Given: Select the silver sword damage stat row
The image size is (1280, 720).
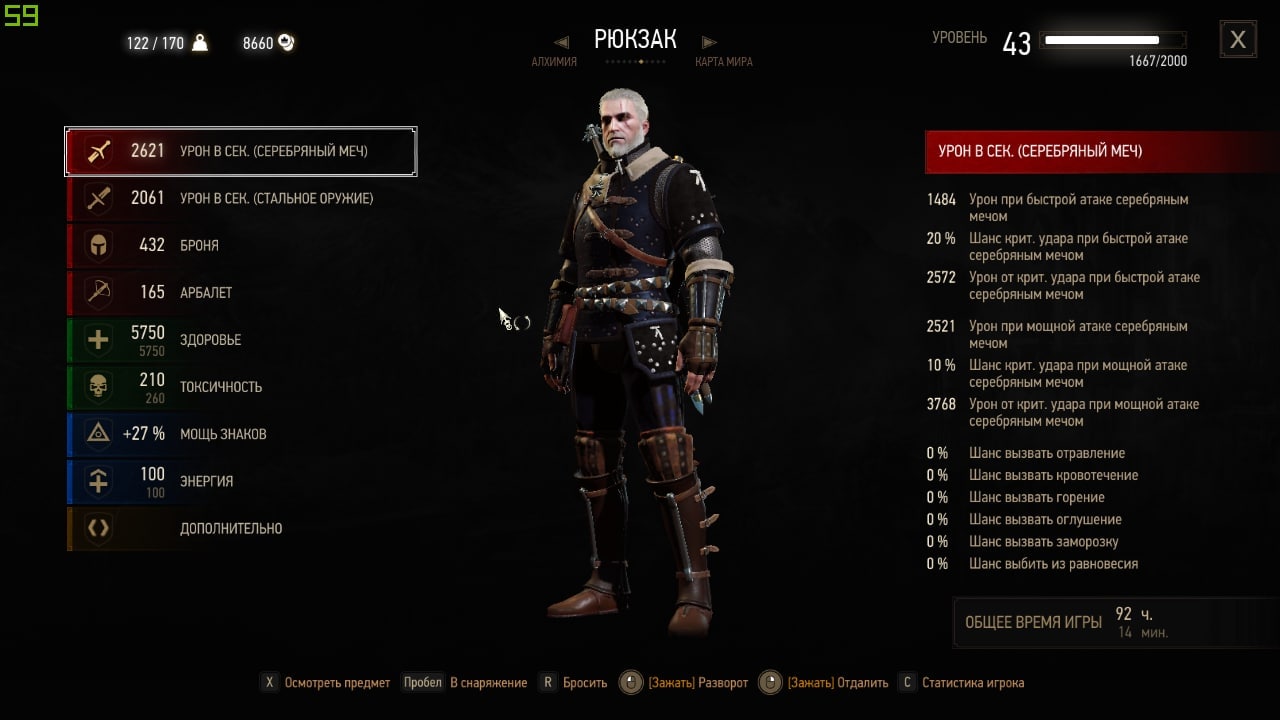Looking at the screenshot, I should click(241, 152).
